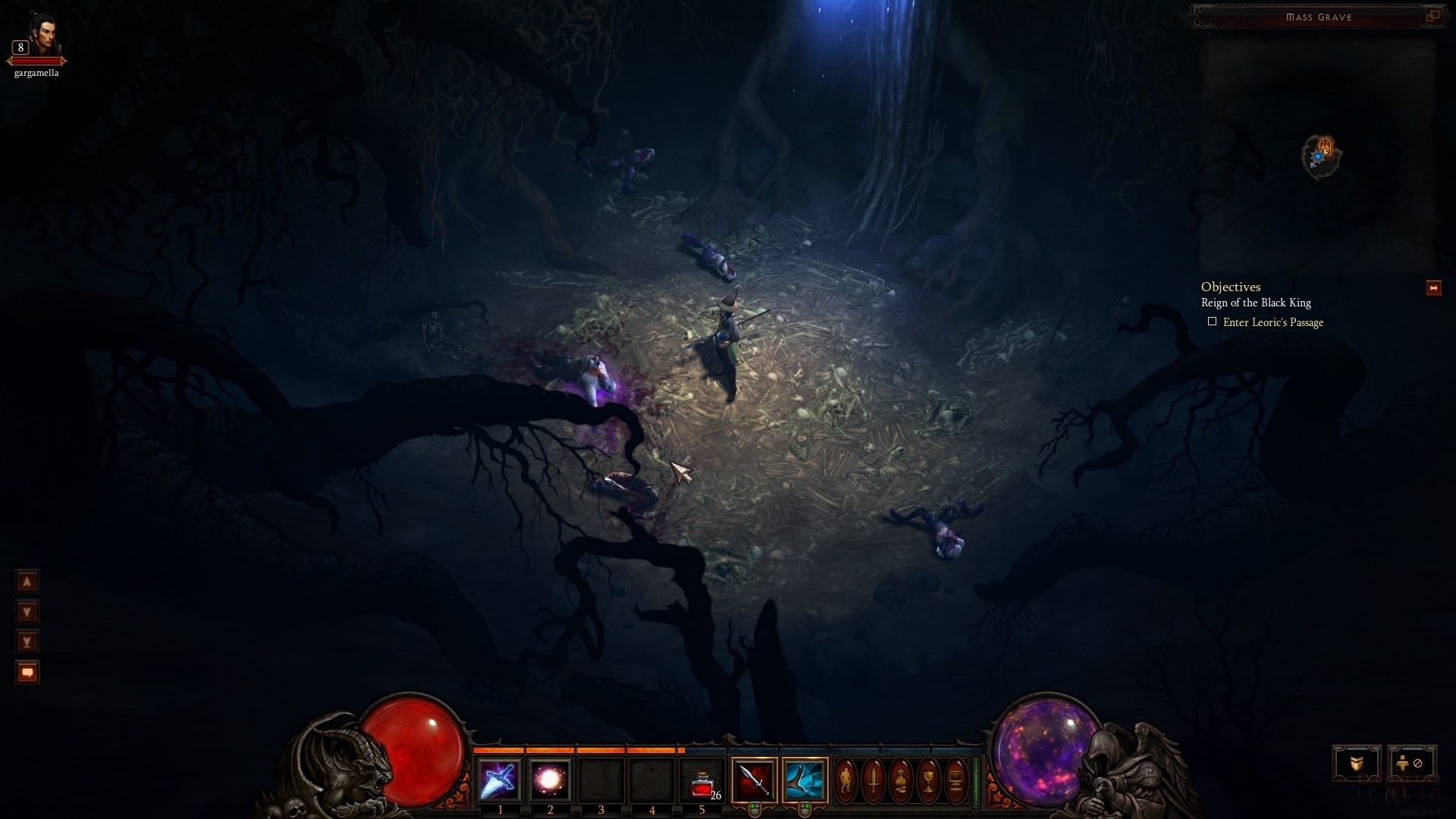The image size is (1456, 819).
Task: Open the chat speech bubble button
Action: tap(27, 673)
